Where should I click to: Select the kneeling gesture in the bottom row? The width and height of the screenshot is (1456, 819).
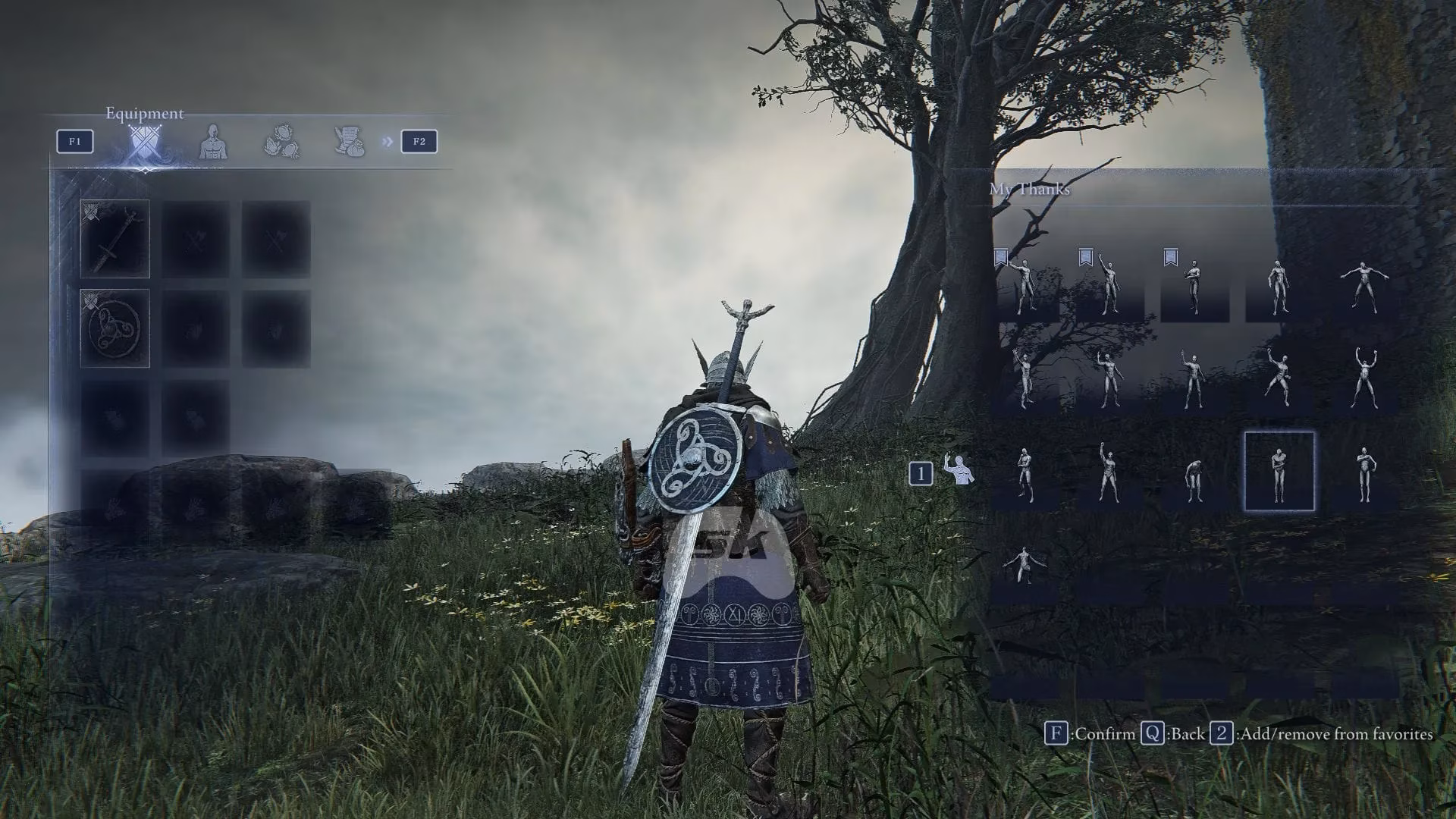[1025, 565]
